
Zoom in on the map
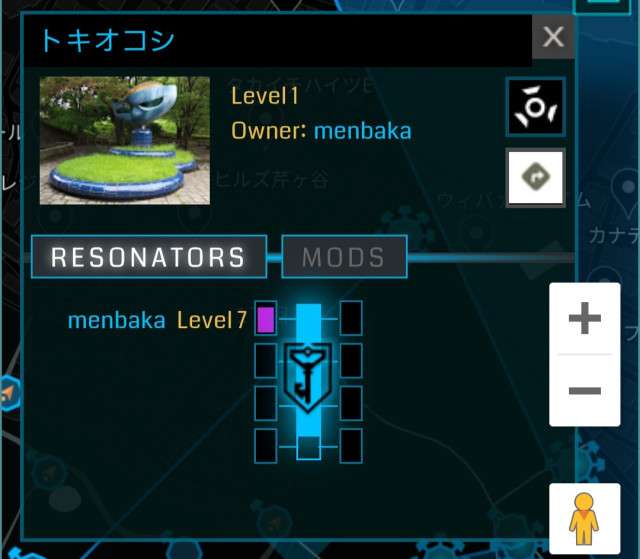584,320
